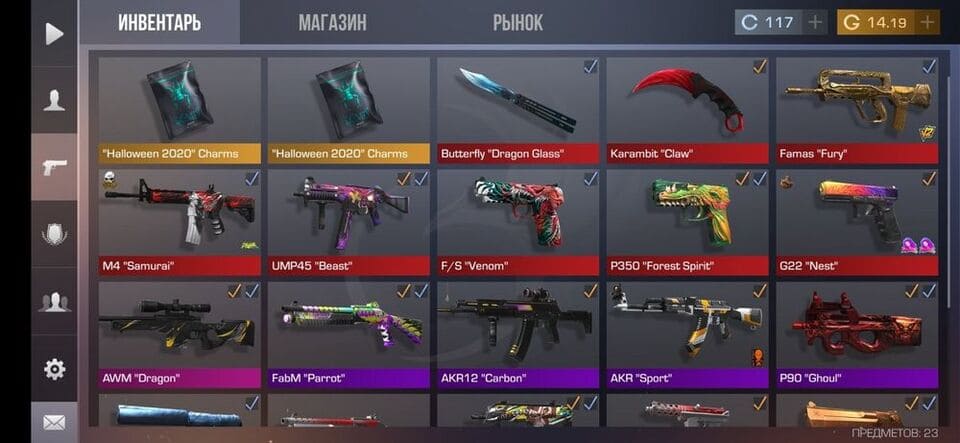Click the play arrow sidebar button
960x443 pixels.
[x=54, y=33]
